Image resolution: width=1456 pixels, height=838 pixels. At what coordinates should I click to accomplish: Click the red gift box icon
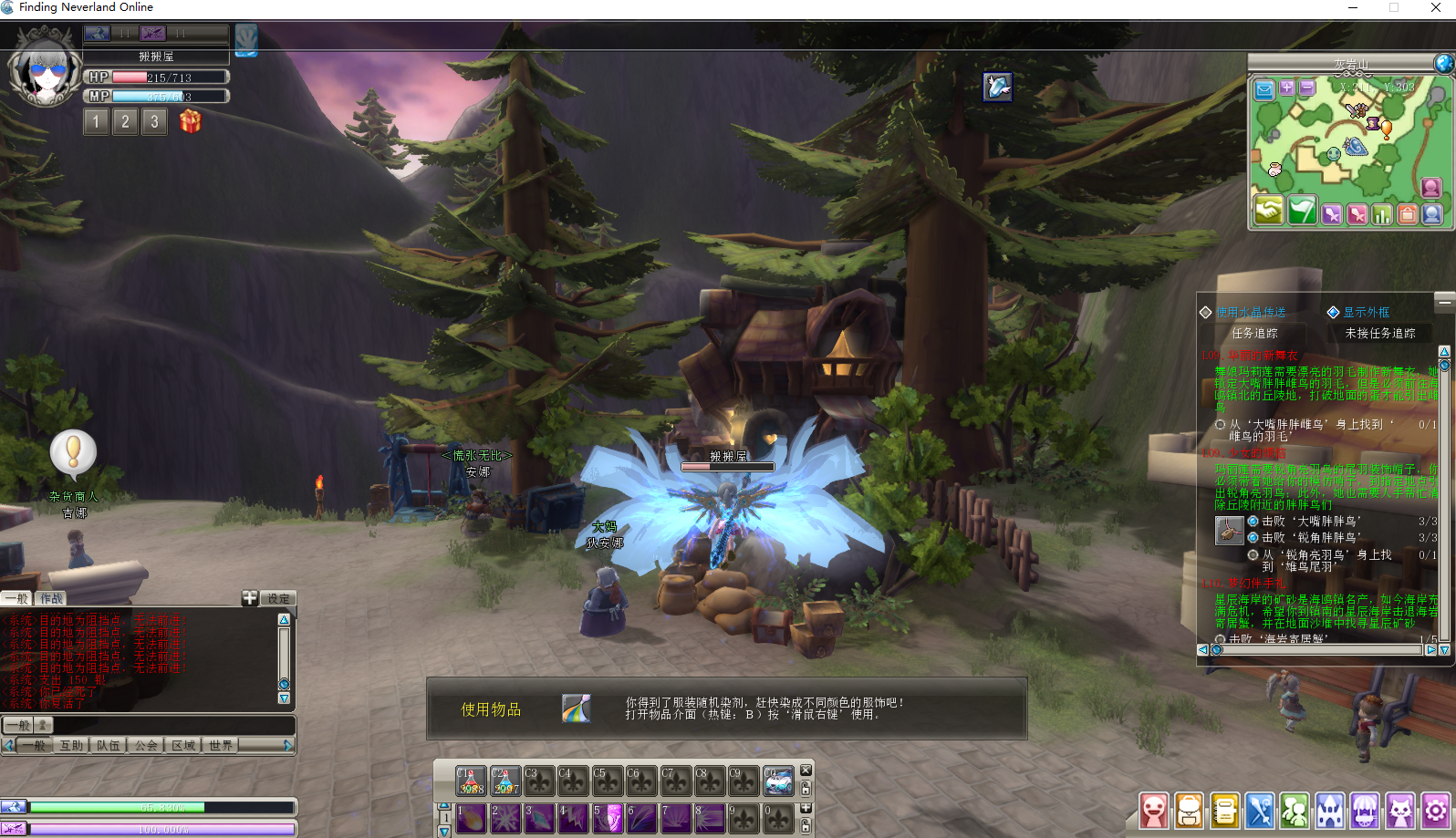click(190, 120)
